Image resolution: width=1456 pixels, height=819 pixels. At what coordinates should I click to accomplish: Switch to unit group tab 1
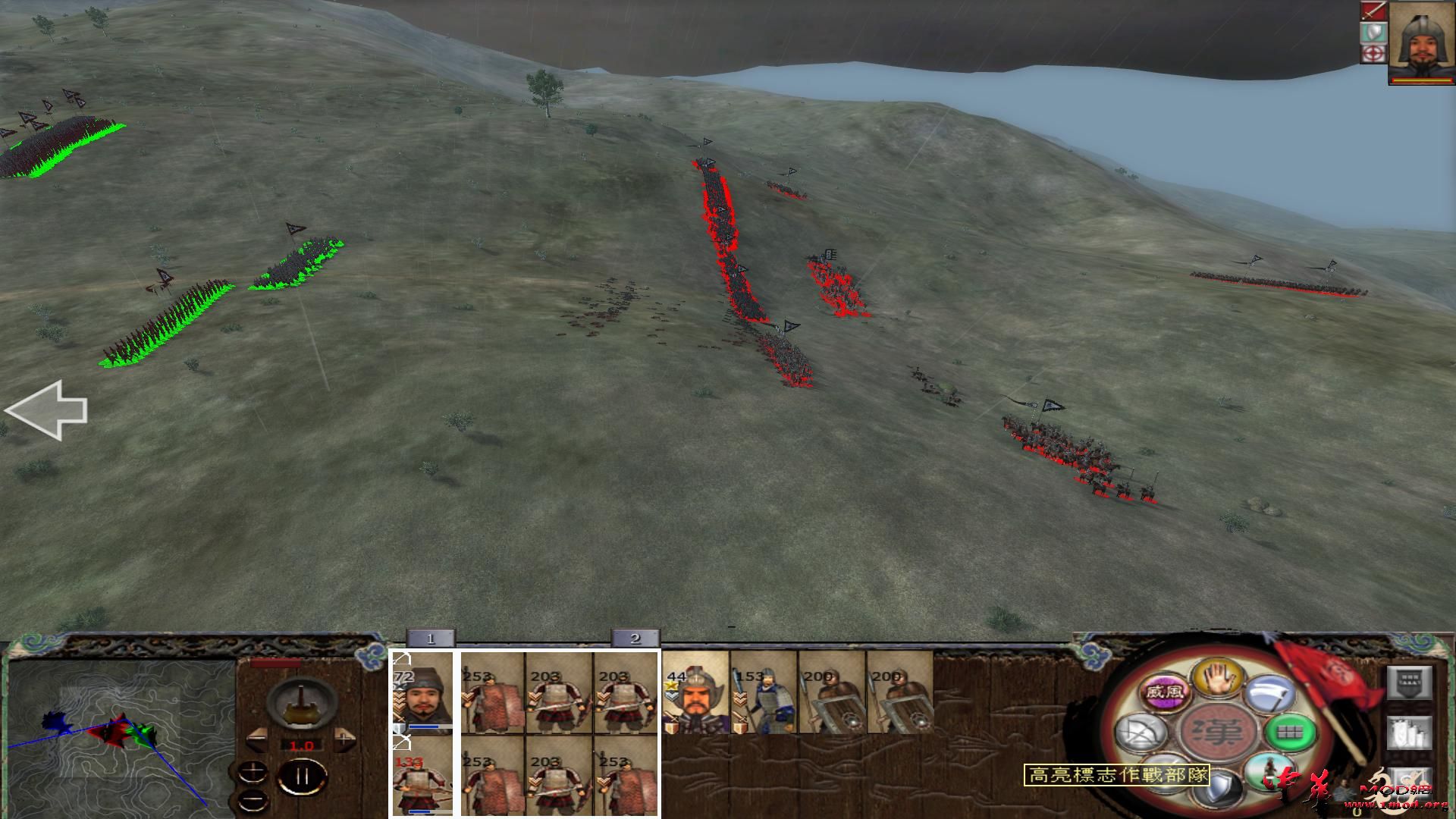click(431, 639)
